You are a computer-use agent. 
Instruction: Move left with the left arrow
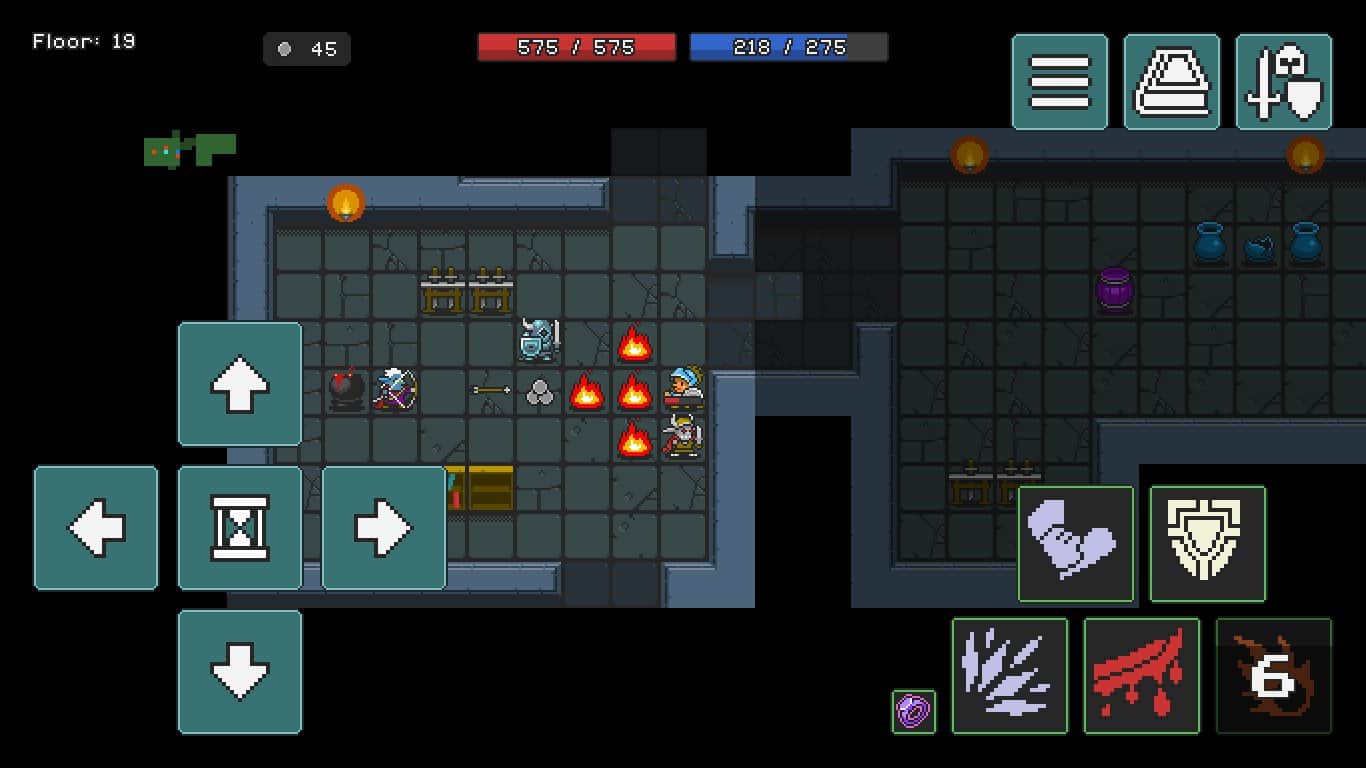(96, 528)
